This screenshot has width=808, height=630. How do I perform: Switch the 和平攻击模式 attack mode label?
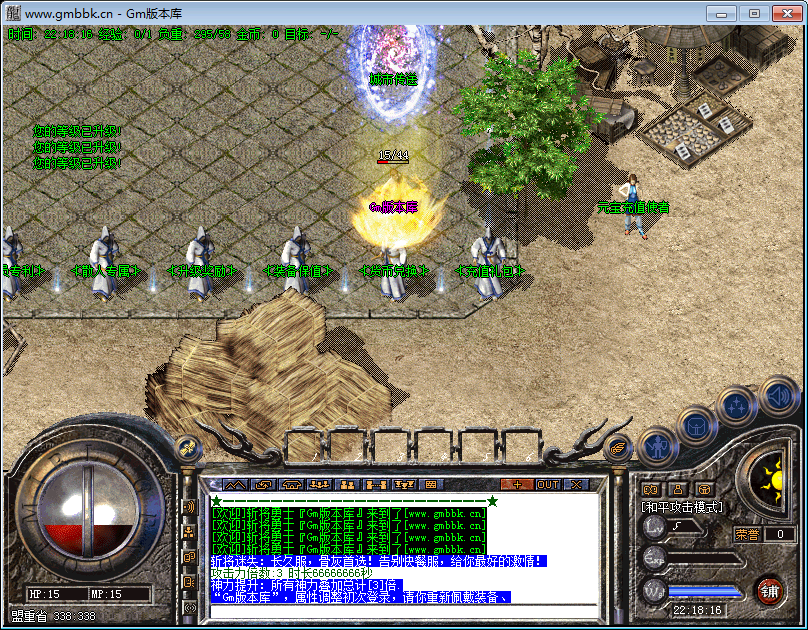682,508
